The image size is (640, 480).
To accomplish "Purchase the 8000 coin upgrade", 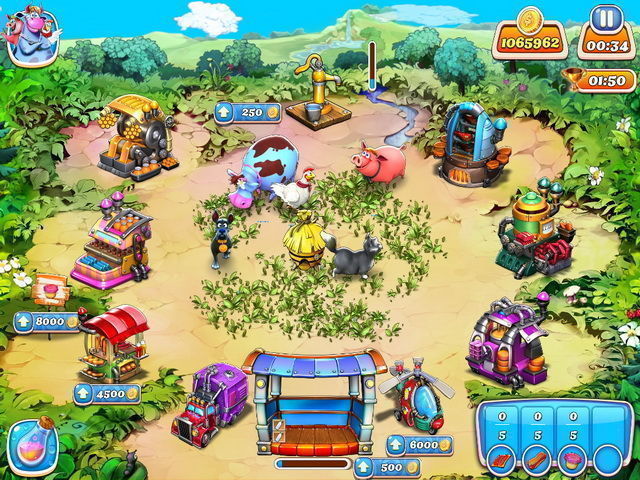I will click(x=46, y=322).
